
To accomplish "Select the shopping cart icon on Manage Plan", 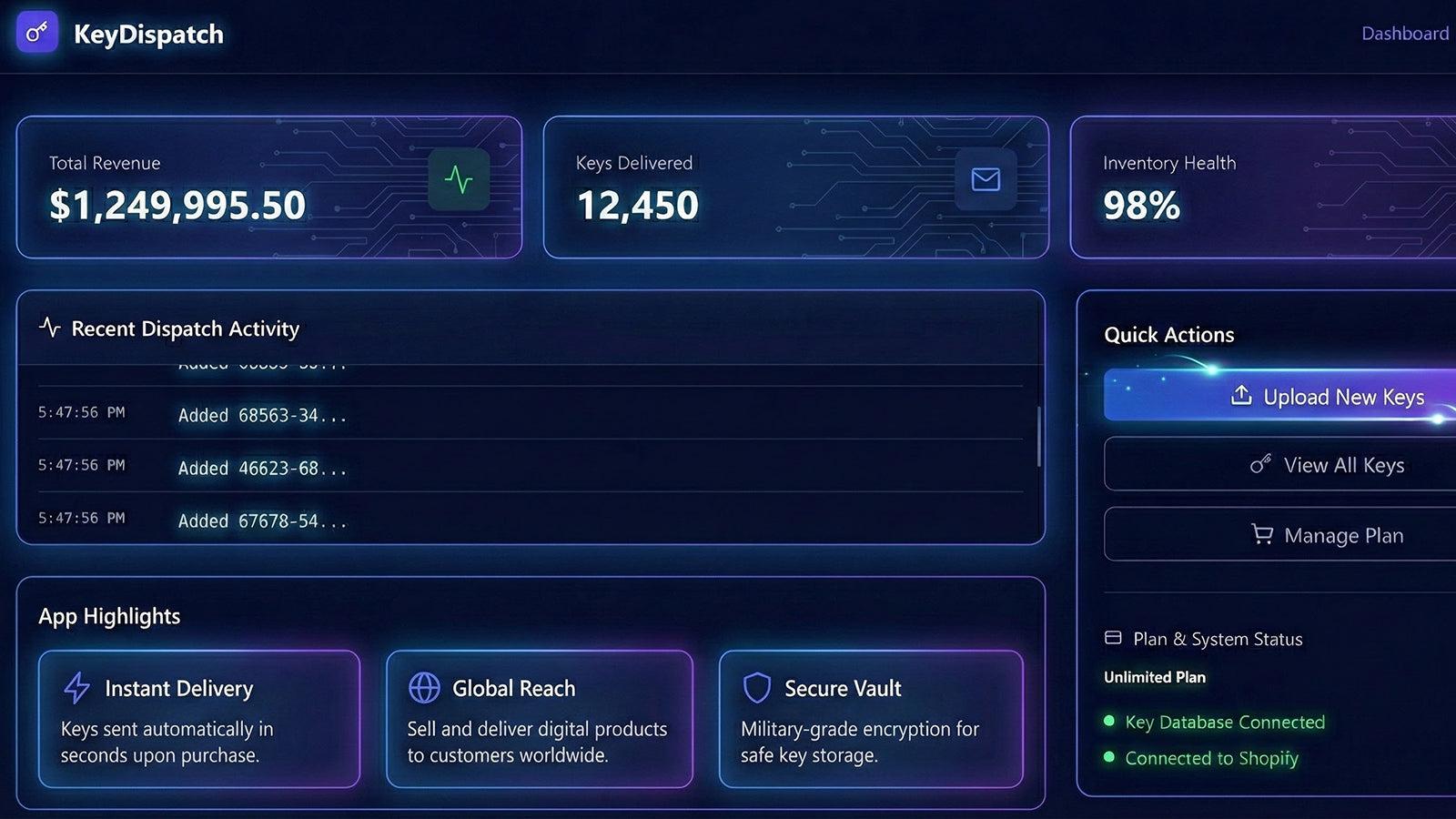I will (x=1261, y=535).
